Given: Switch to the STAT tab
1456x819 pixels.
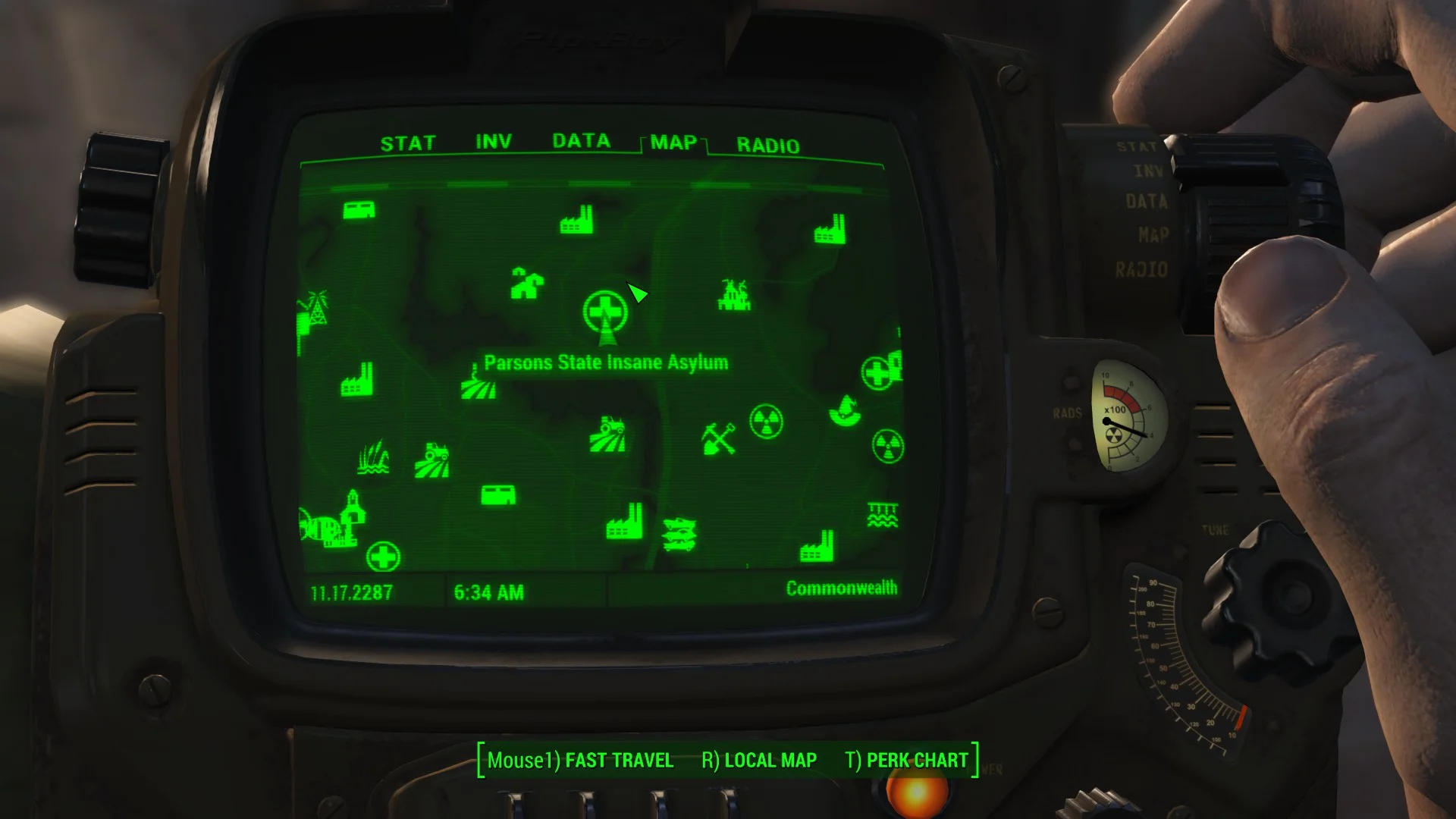Looking at the screenshot, I should tap(409, 142).
